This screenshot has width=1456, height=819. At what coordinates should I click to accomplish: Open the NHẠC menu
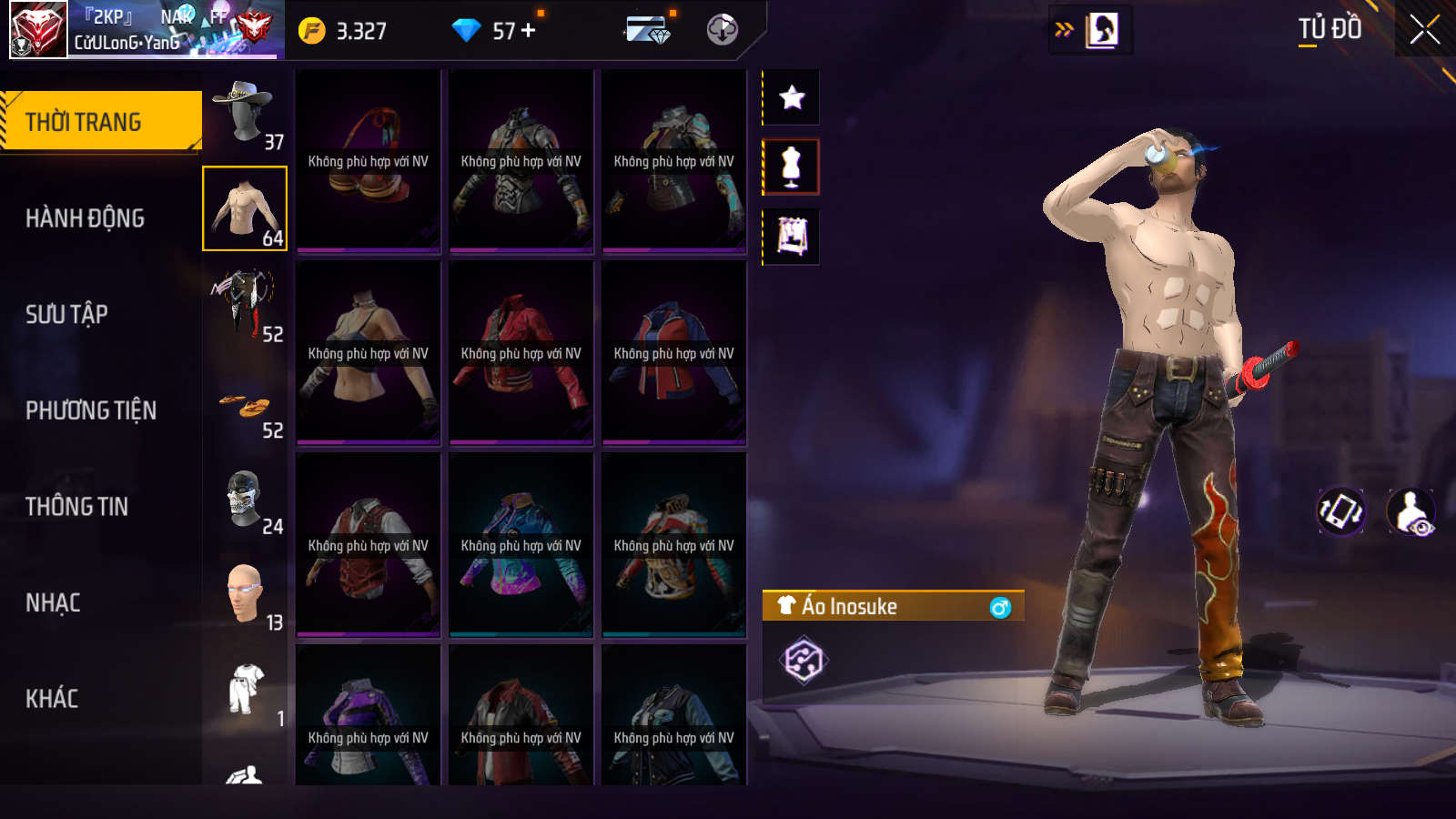53,603
